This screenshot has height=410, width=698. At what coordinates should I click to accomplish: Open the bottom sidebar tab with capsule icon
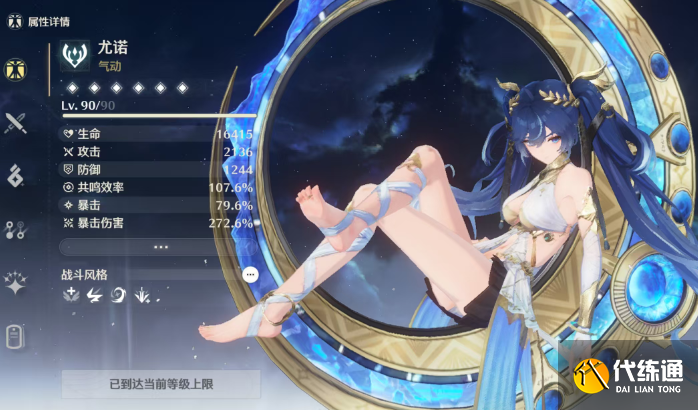pos(16,337)
